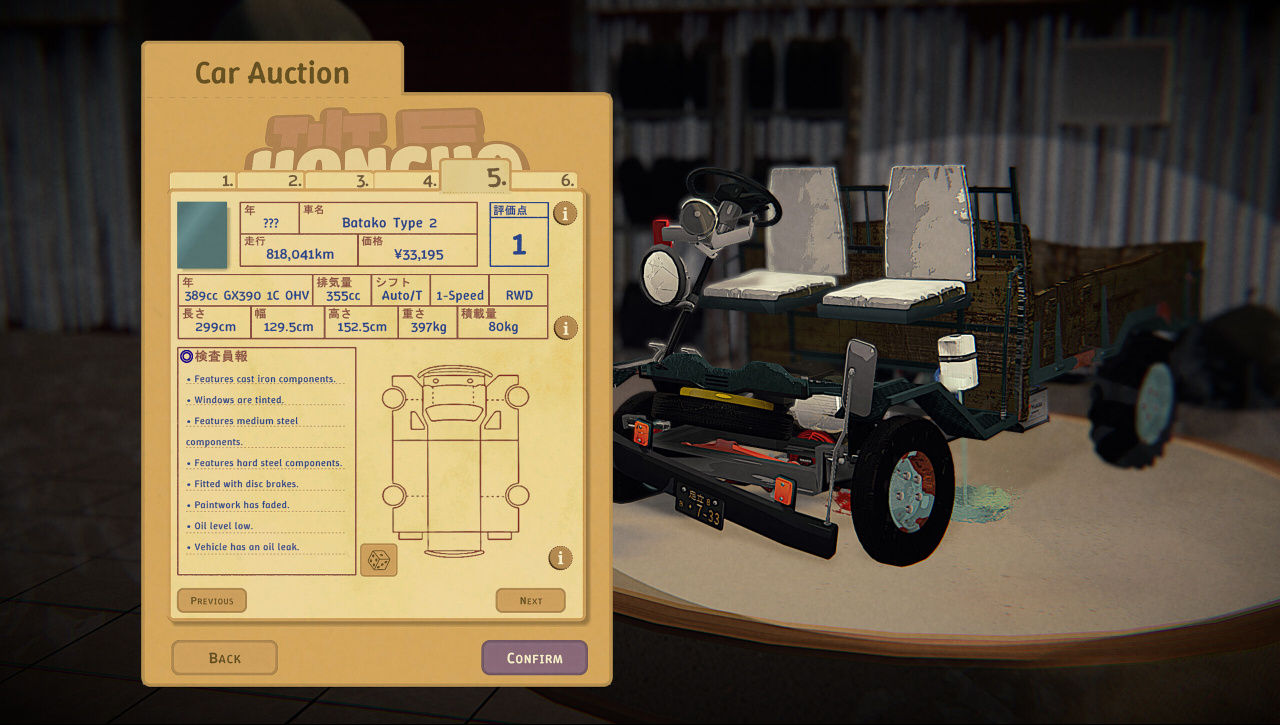Go back from the Car Auction
The image size is (1280, 725).
click(224, 658)
